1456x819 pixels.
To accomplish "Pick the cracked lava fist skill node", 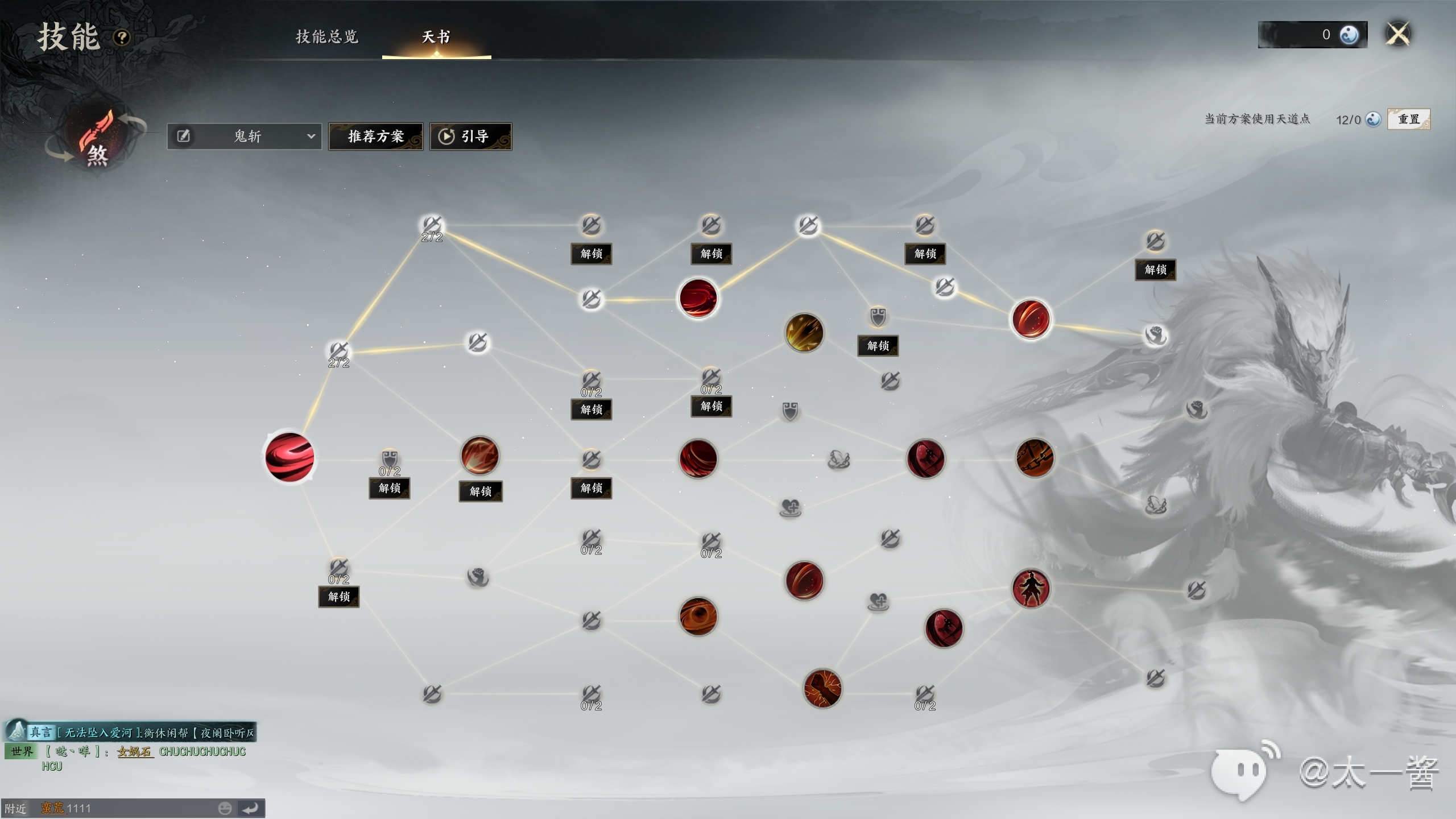I will click(x=822, y=688).
